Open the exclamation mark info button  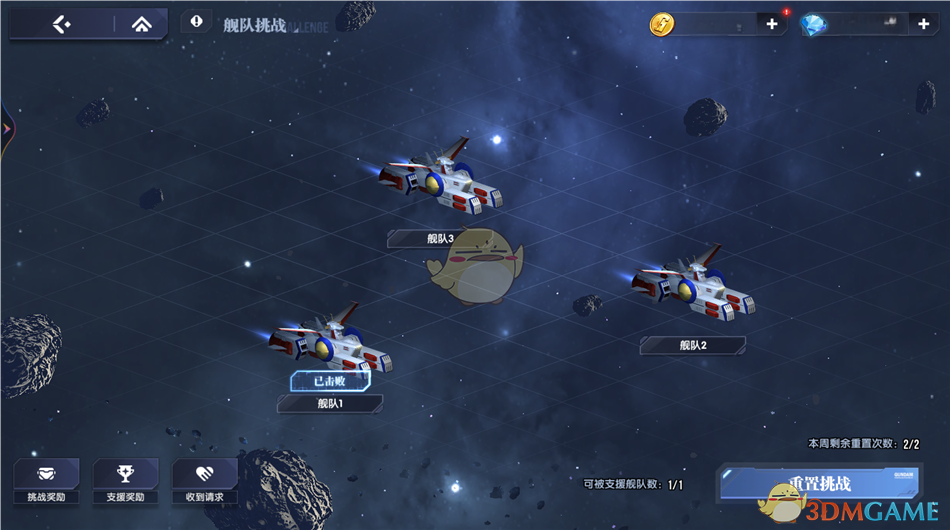196,22
